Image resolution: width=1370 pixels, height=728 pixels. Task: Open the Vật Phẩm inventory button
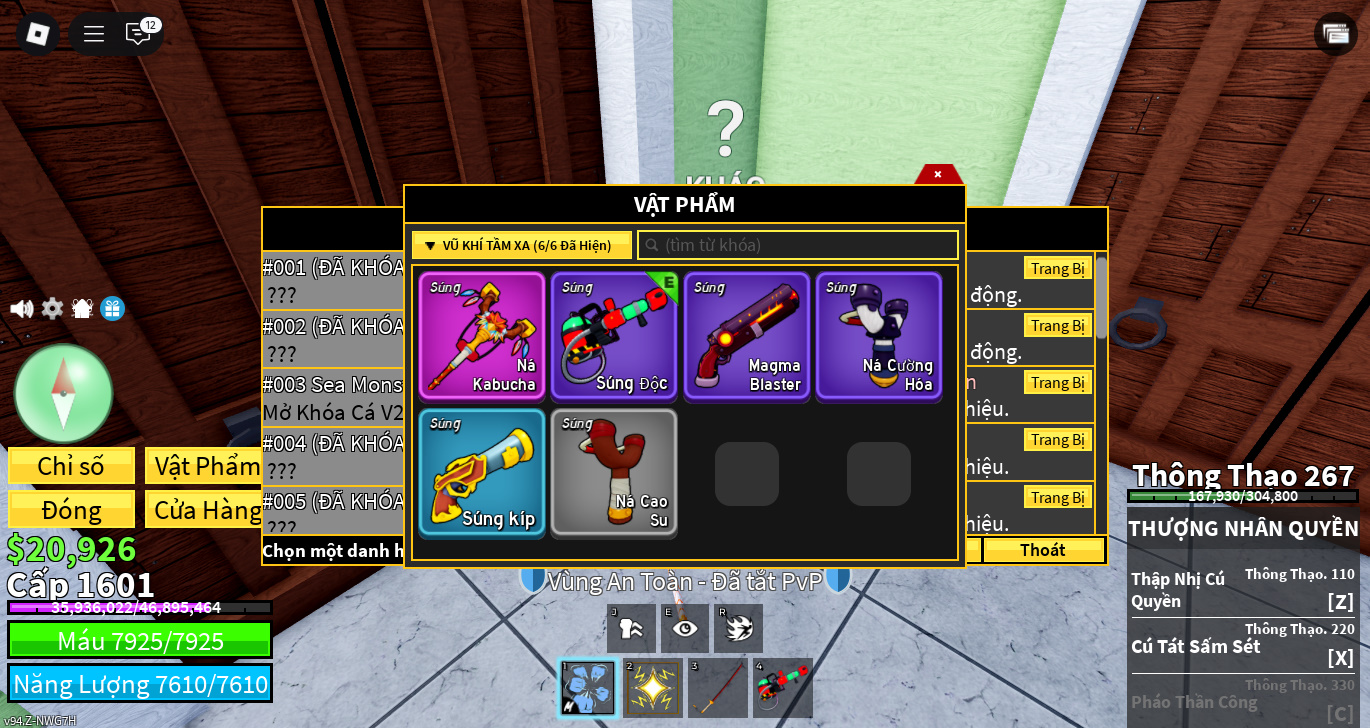pos(206,466)
